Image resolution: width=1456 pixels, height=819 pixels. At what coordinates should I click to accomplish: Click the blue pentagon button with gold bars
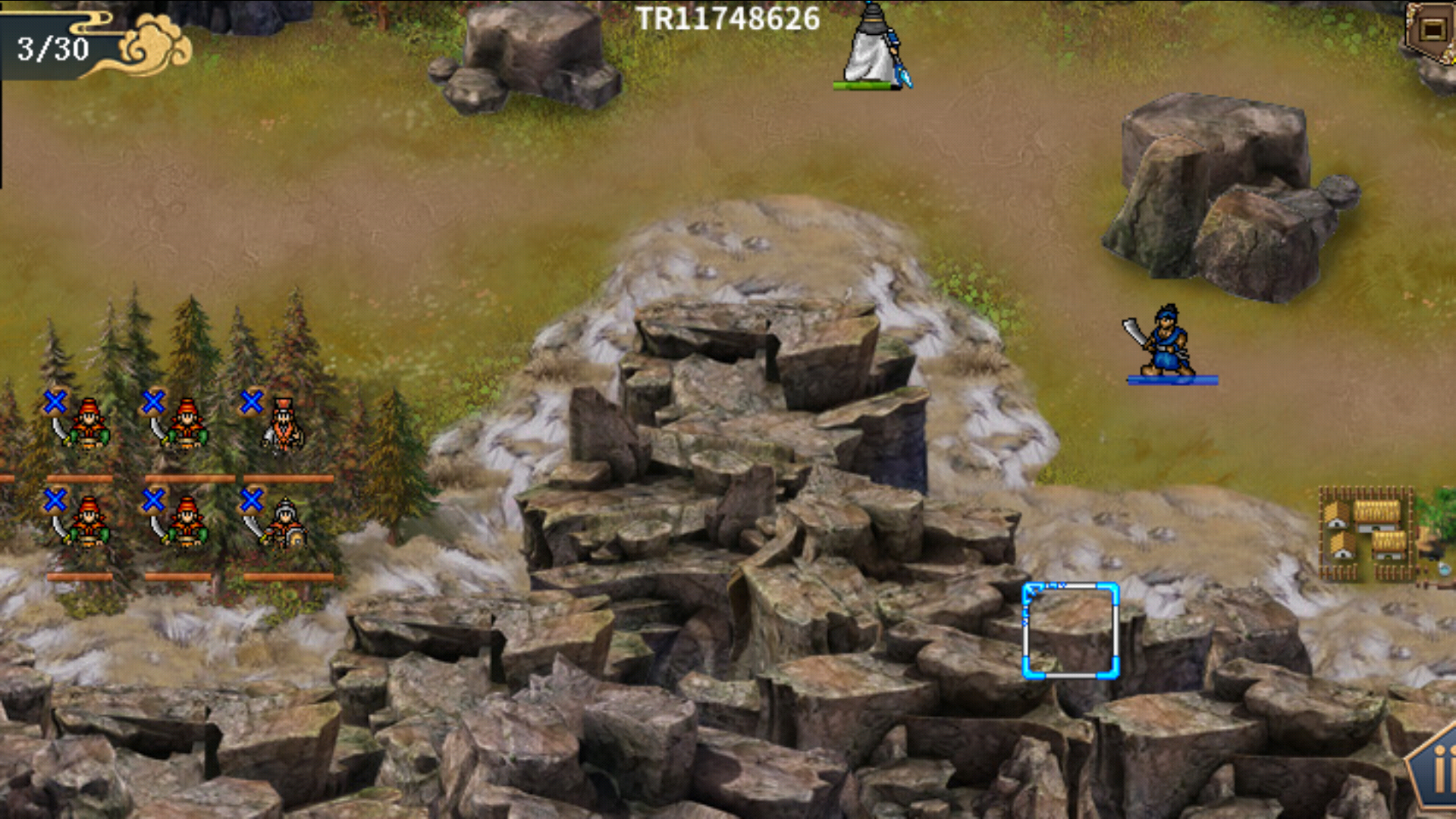(x=1436, y=773)
